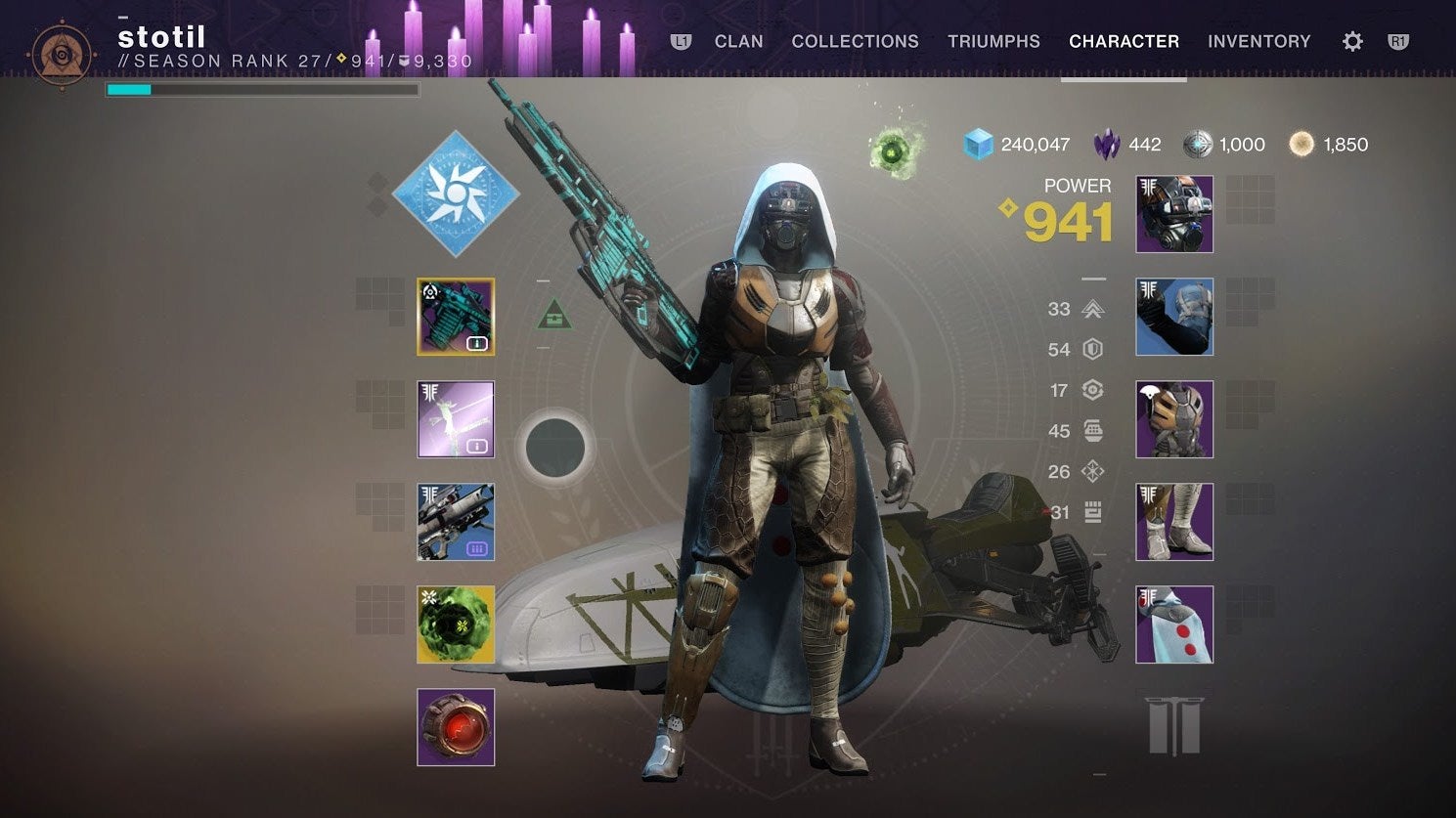Open the Clan tab
This screenshot has height=818, width=1456.
coord(738,41)
